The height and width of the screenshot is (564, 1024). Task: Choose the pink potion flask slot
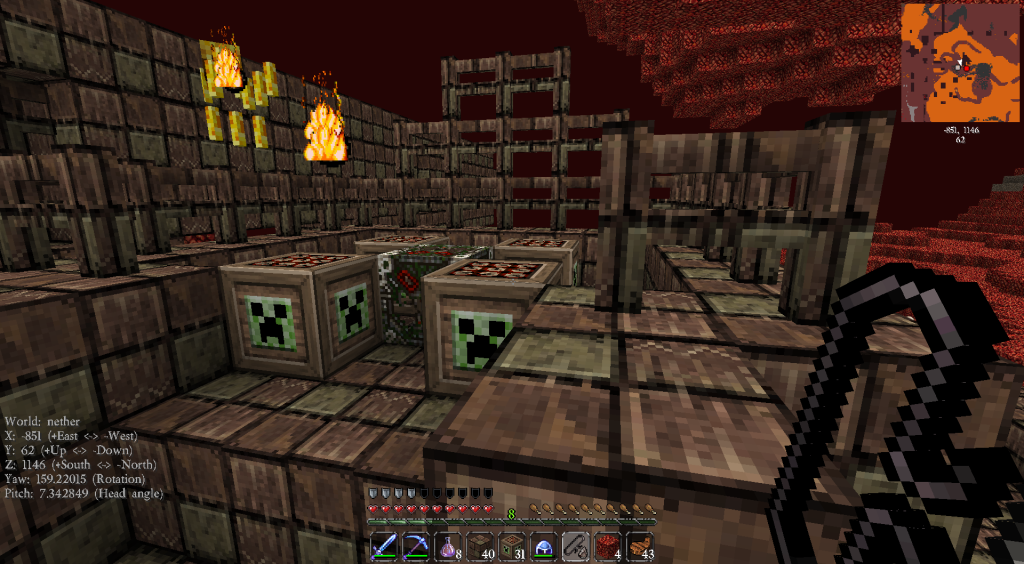(449, 546)
